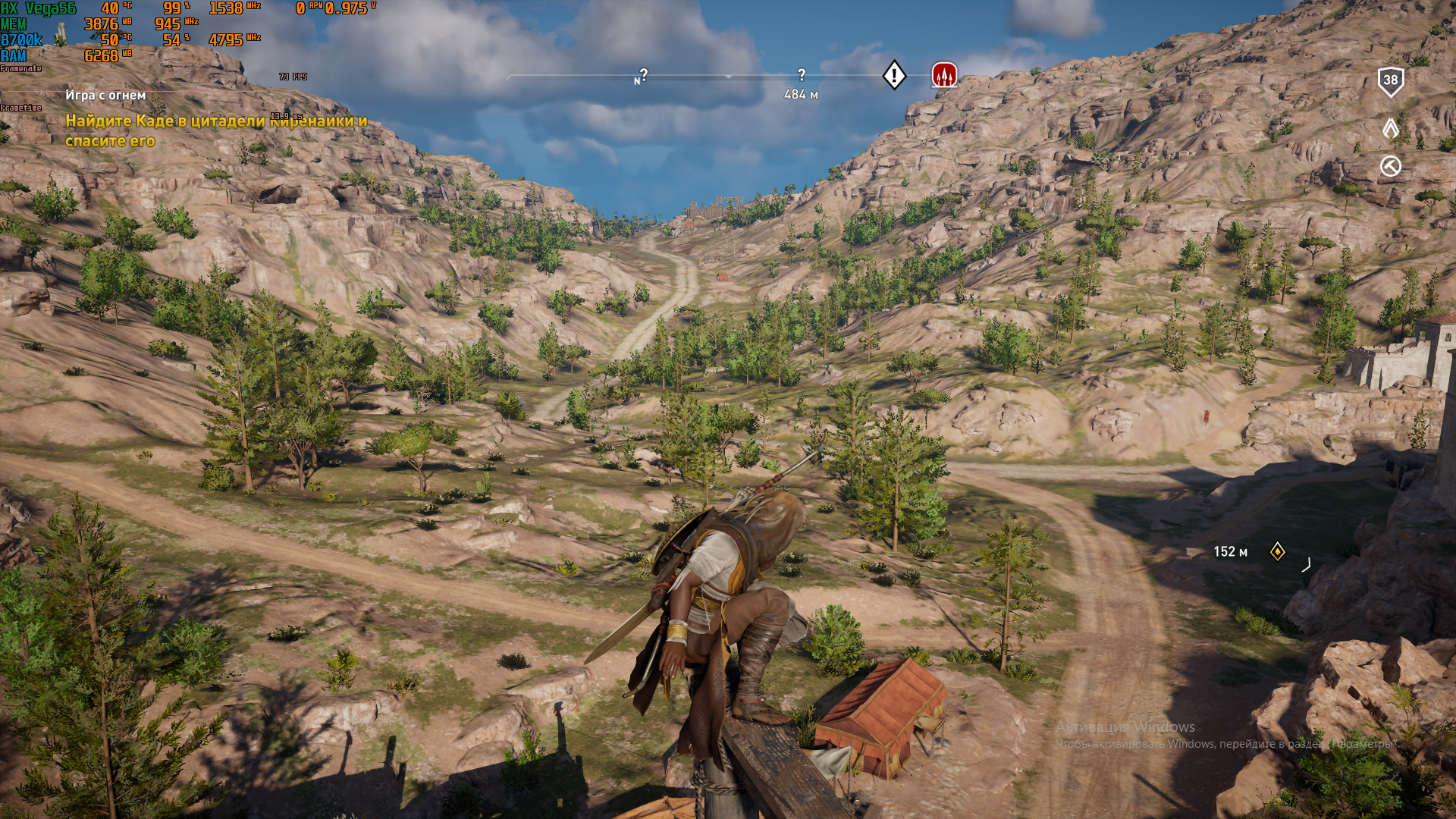This screenshot has width=1456, height=819.
Task: Select the quest objective diamond on the compass
Action: 894,75
